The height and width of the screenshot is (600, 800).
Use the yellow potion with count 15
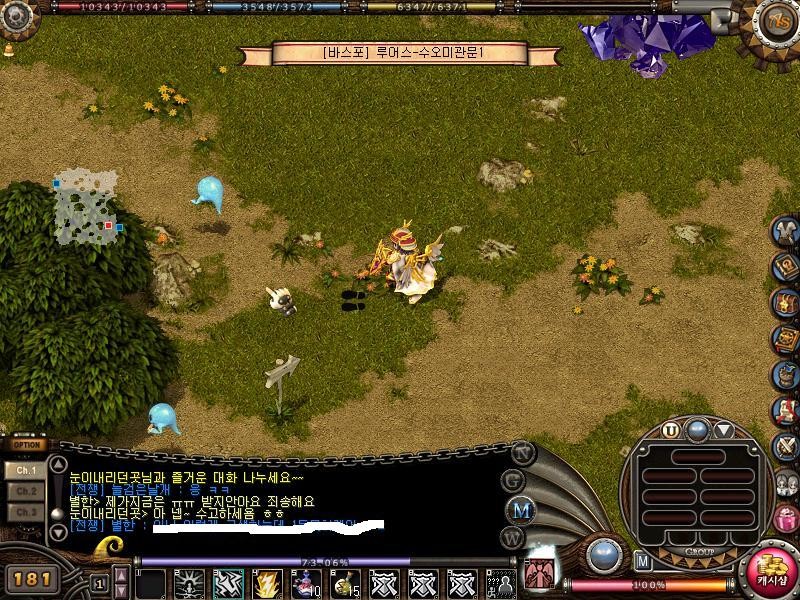coord(344,582)
